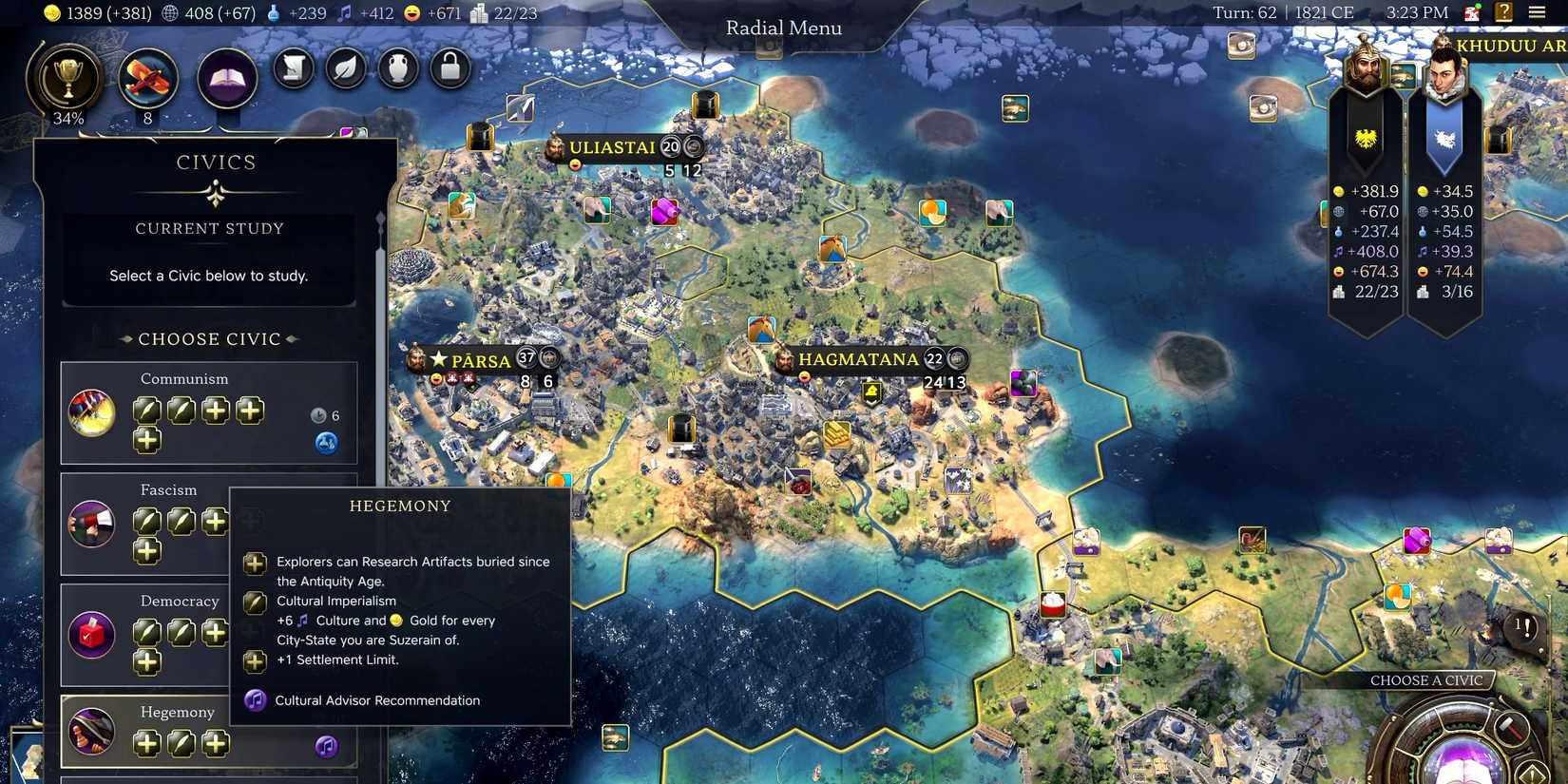Select the leaf icon near the top toolbar
Viewport: 1568px width, 784px height.
(x=345, y=68)
